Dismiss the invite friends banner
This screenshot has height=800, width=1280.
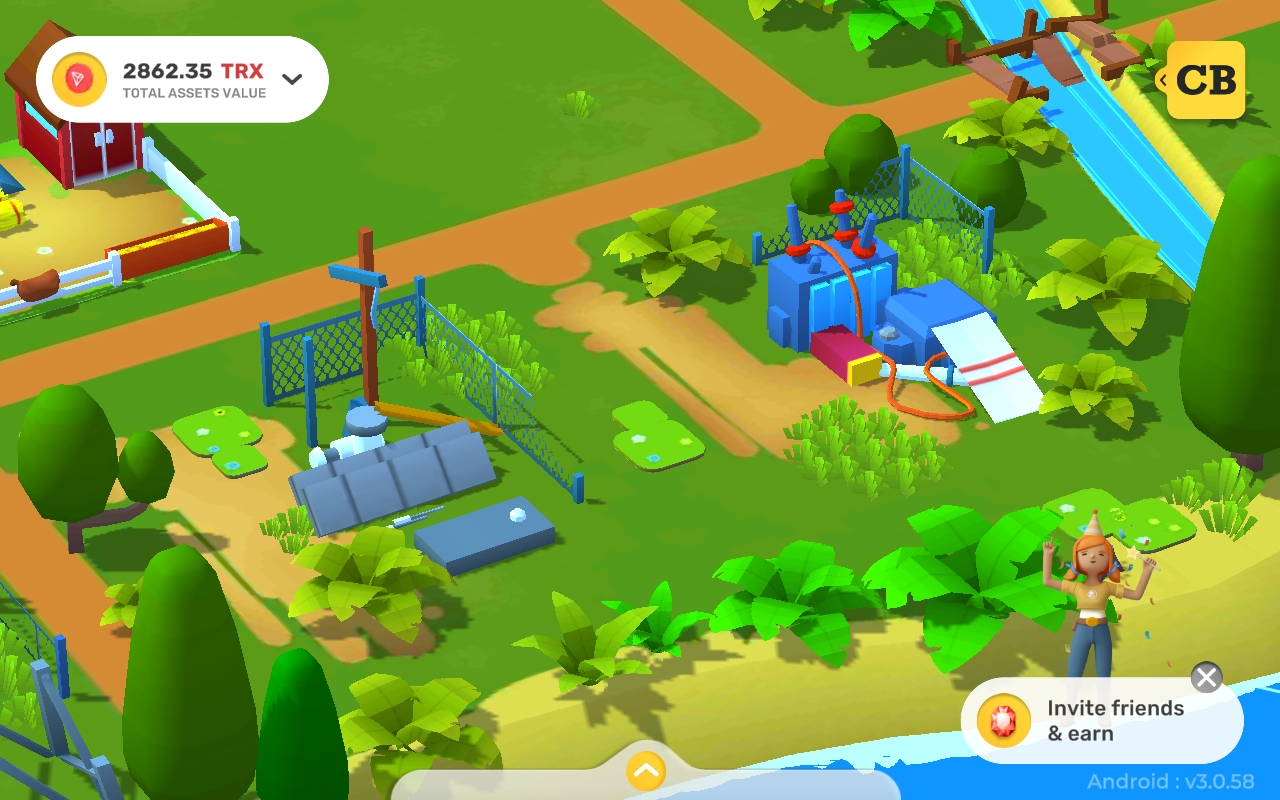pyautogui.click(x=1206, y=677)
